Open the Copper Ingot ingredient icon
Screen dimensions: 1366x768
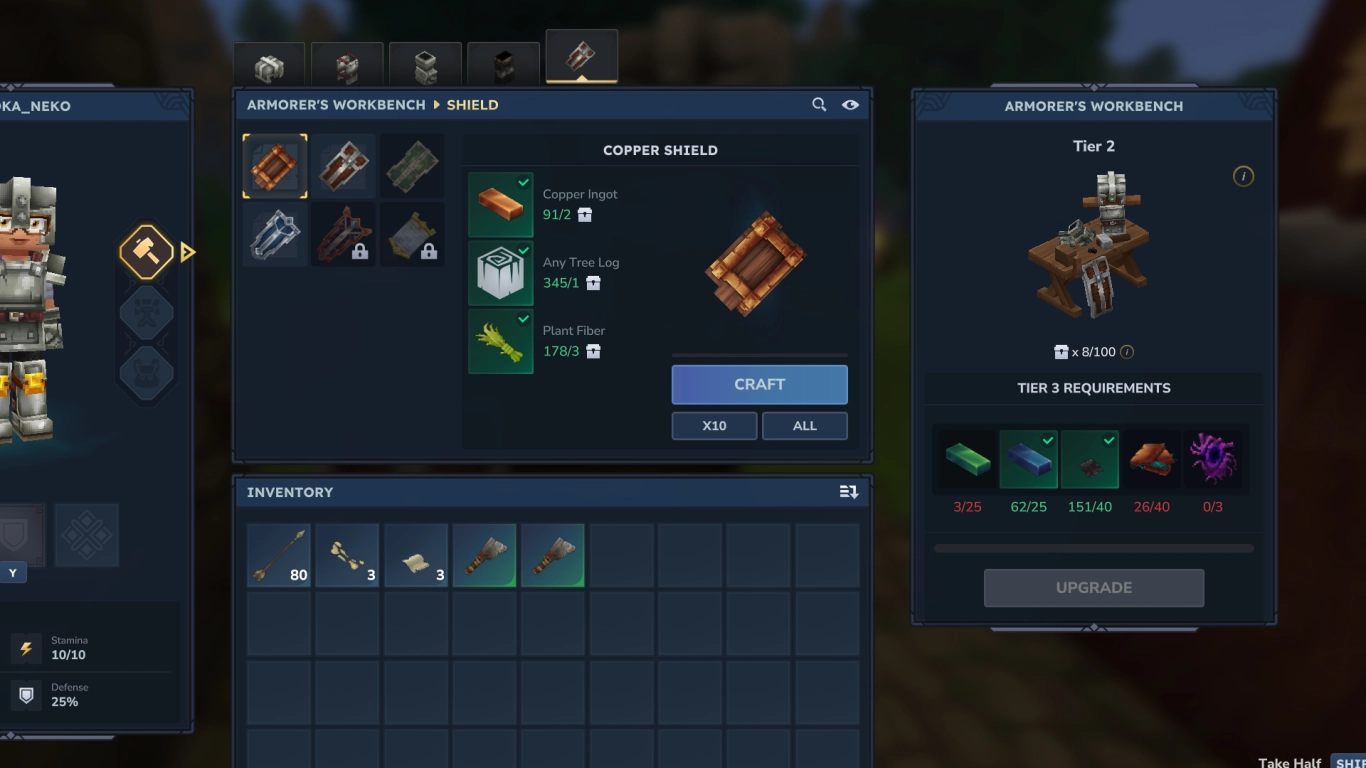pyautogui.click(x=500, y=204)
